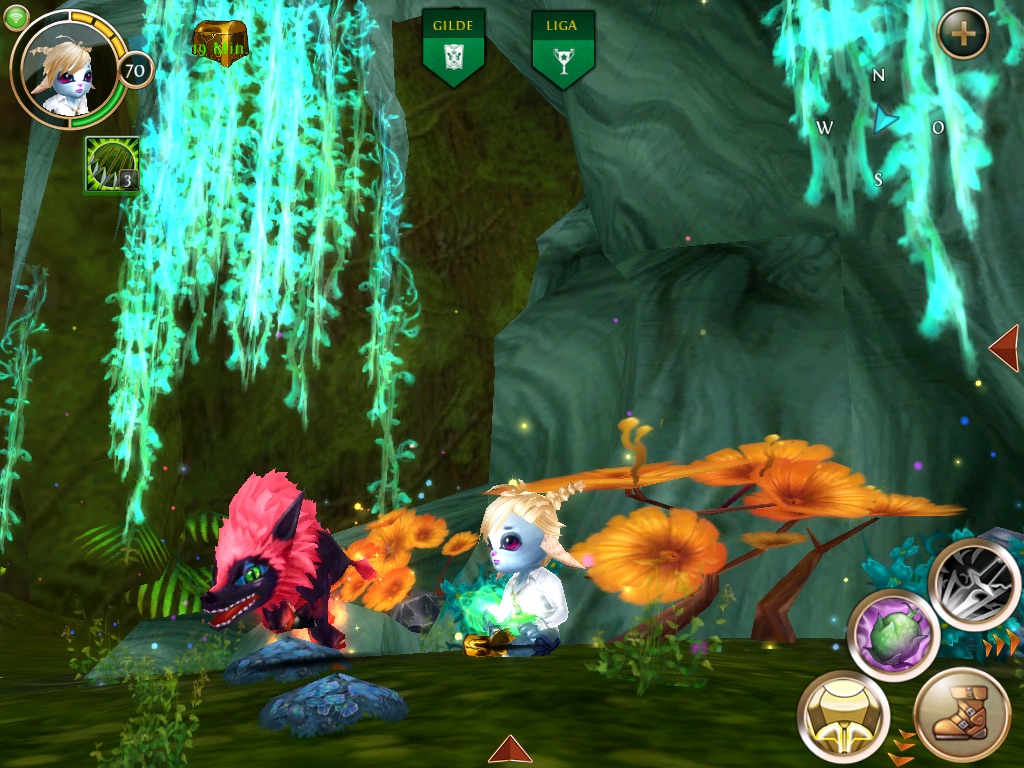The width and height of the screenshot is (1024, 768).
Task: Activate the golden armor skill
Action: click(844, 716)
